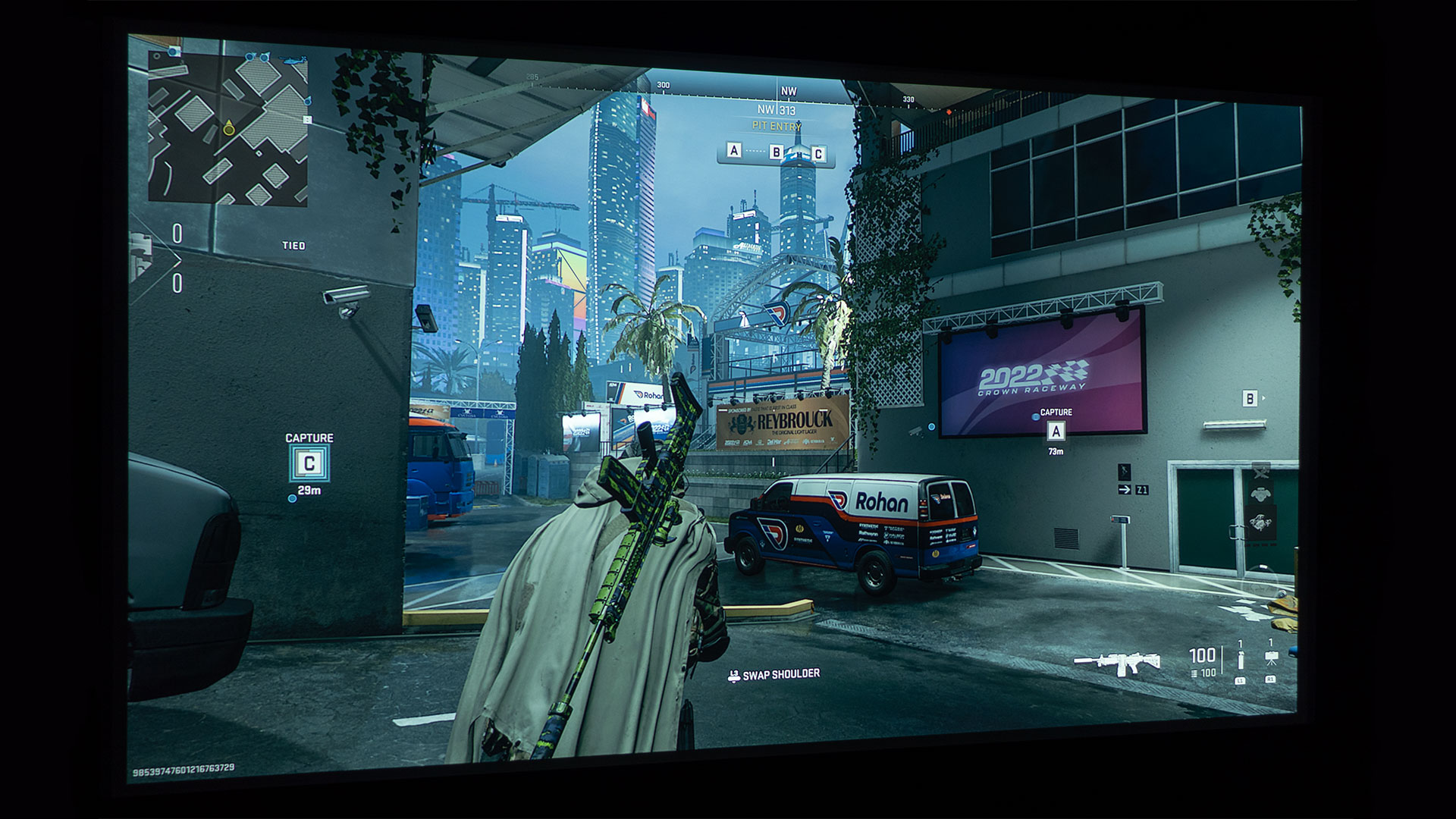
Task: Select objective C in the top flag bar
Action: [x=817, y=154]
